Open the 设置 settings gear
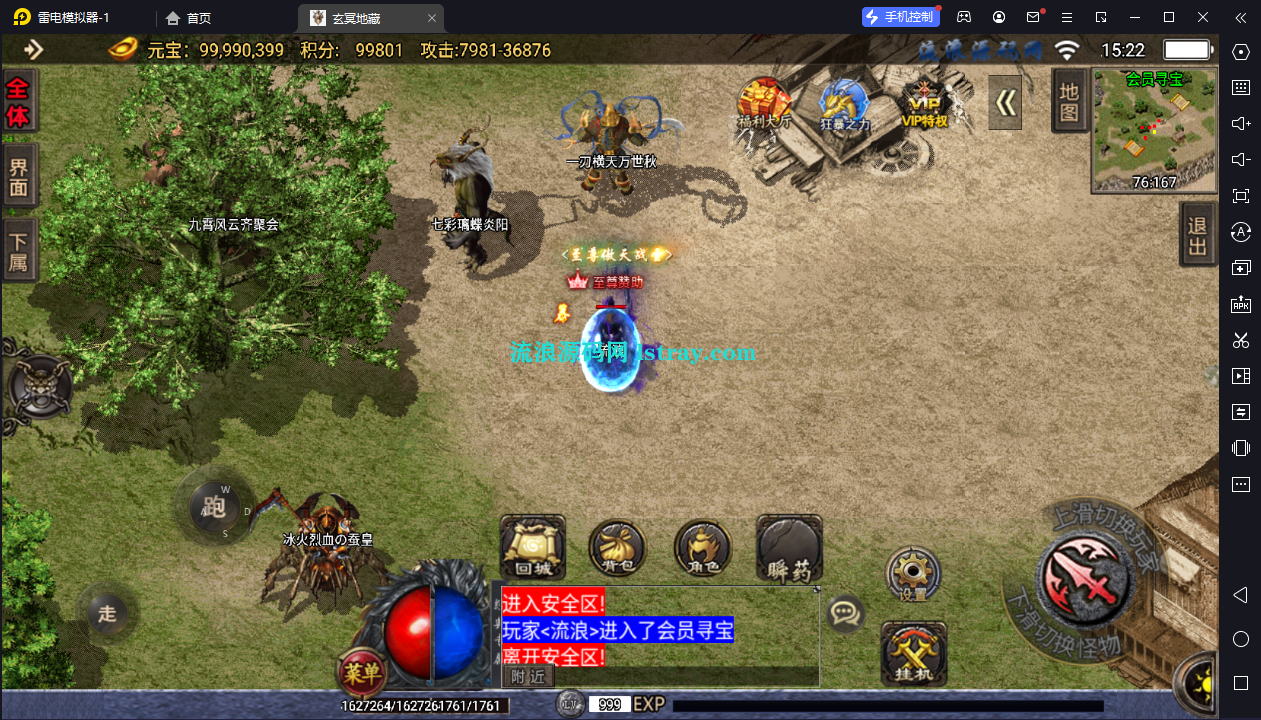The width and height of the screenshot is (1261, 720). tap(913, 574)
